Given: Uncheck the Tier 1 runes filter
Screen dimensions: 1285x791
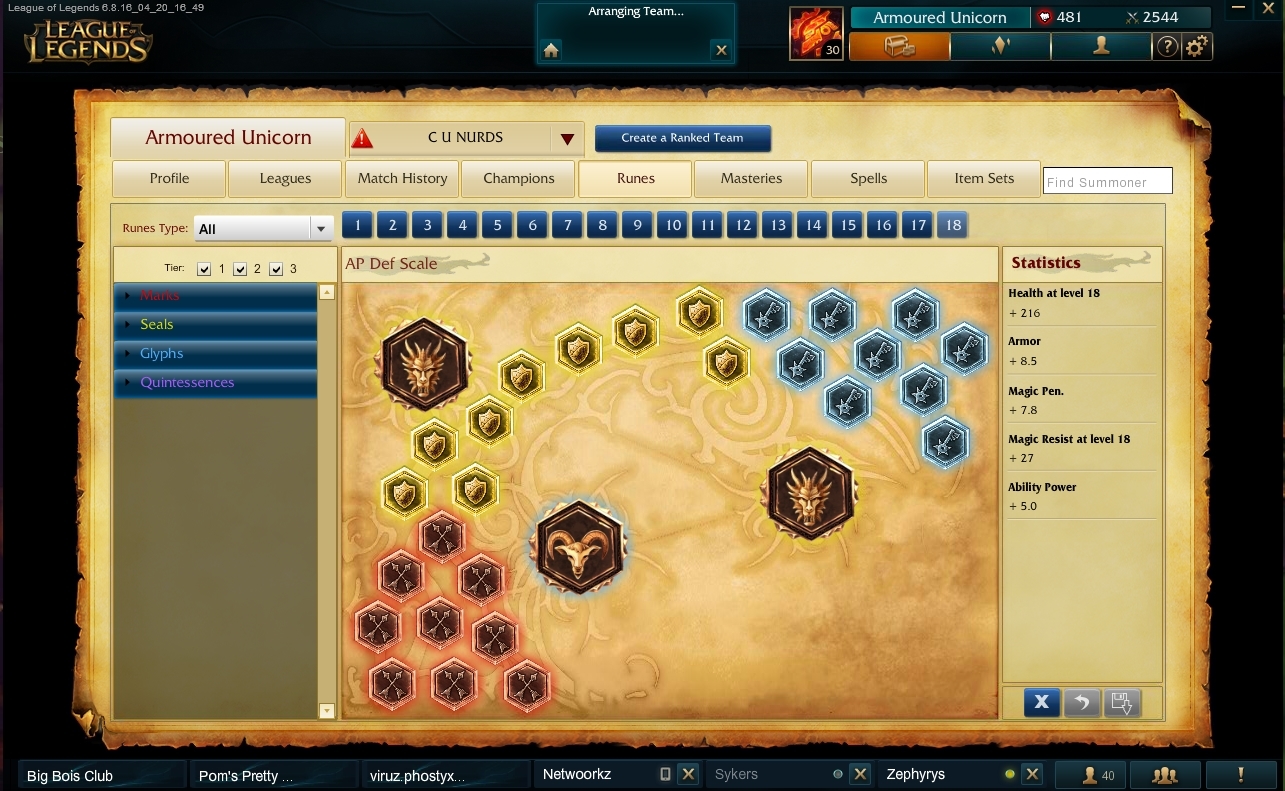Looking at the screenshot, I should point(205,268).
